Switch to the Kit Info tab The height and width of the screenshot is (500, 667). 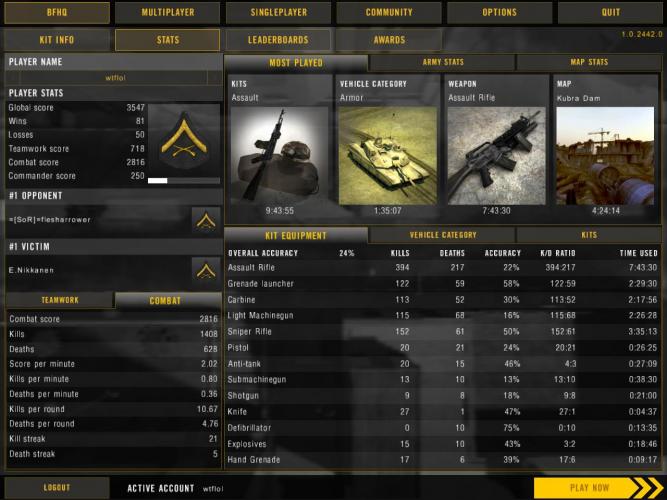(56, 40)
